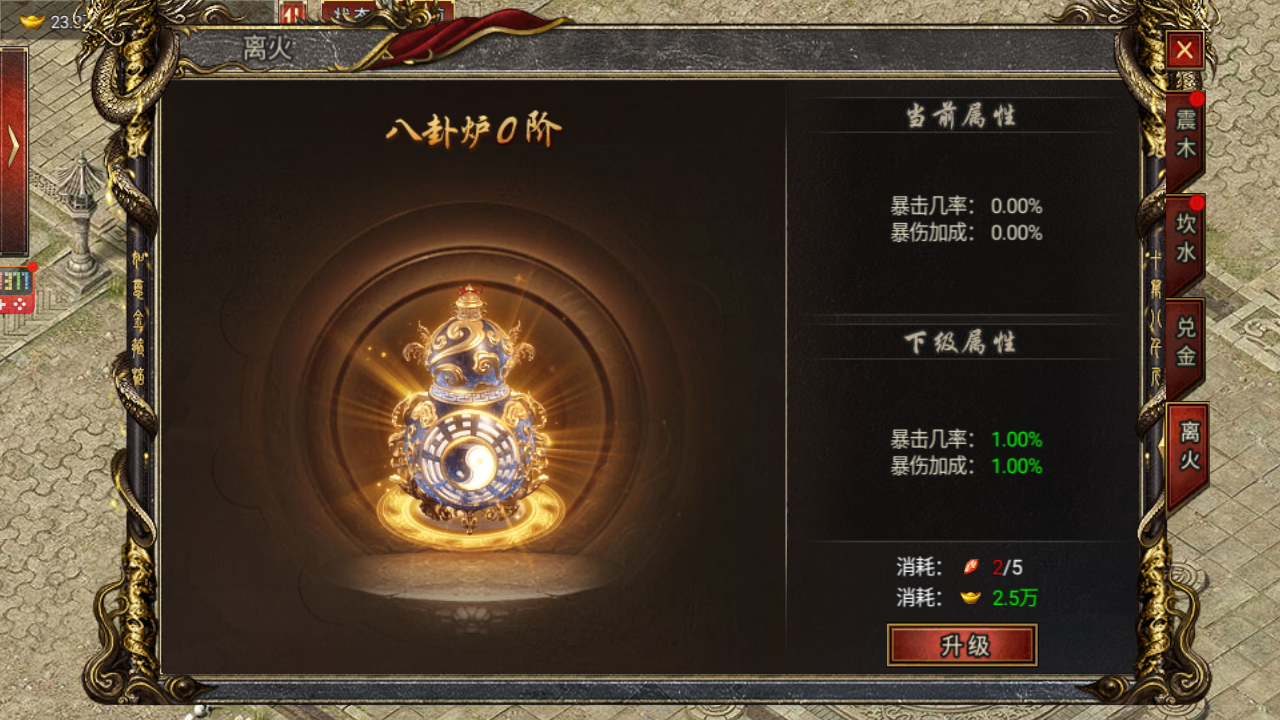Click the vertical golden text banner on the left
The height and width of the screenshot is (720, 1280).
139,320
